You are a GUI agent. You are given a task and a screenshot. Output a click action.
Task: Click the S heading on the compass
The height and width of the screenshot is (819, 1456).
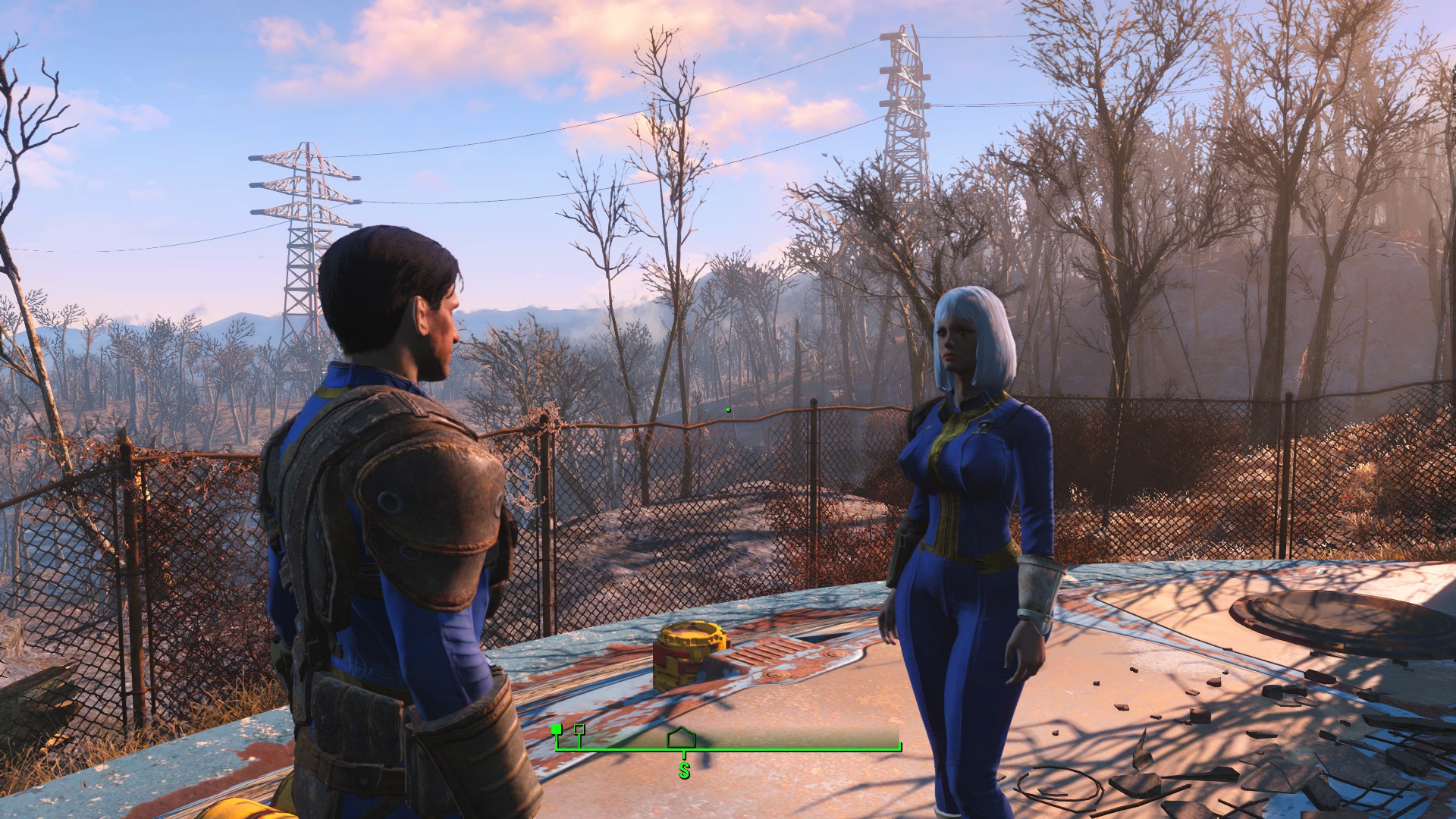click(684, 771)
